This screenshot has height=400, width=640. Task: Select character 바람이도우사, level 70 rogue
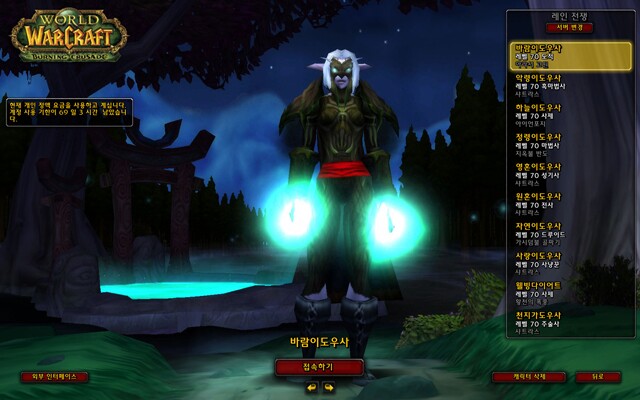[572, 55]
